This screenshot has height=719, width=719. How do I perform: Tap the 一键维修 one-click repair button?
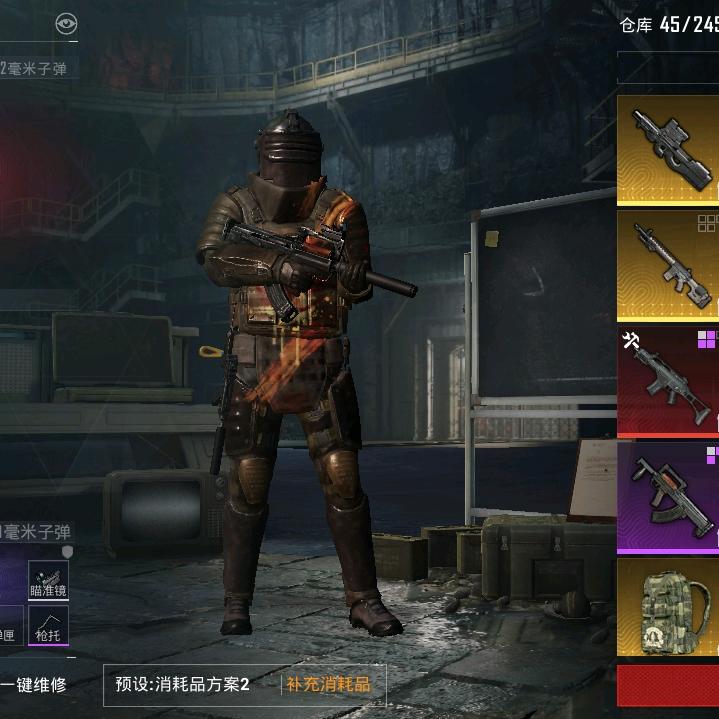point(34,685)
